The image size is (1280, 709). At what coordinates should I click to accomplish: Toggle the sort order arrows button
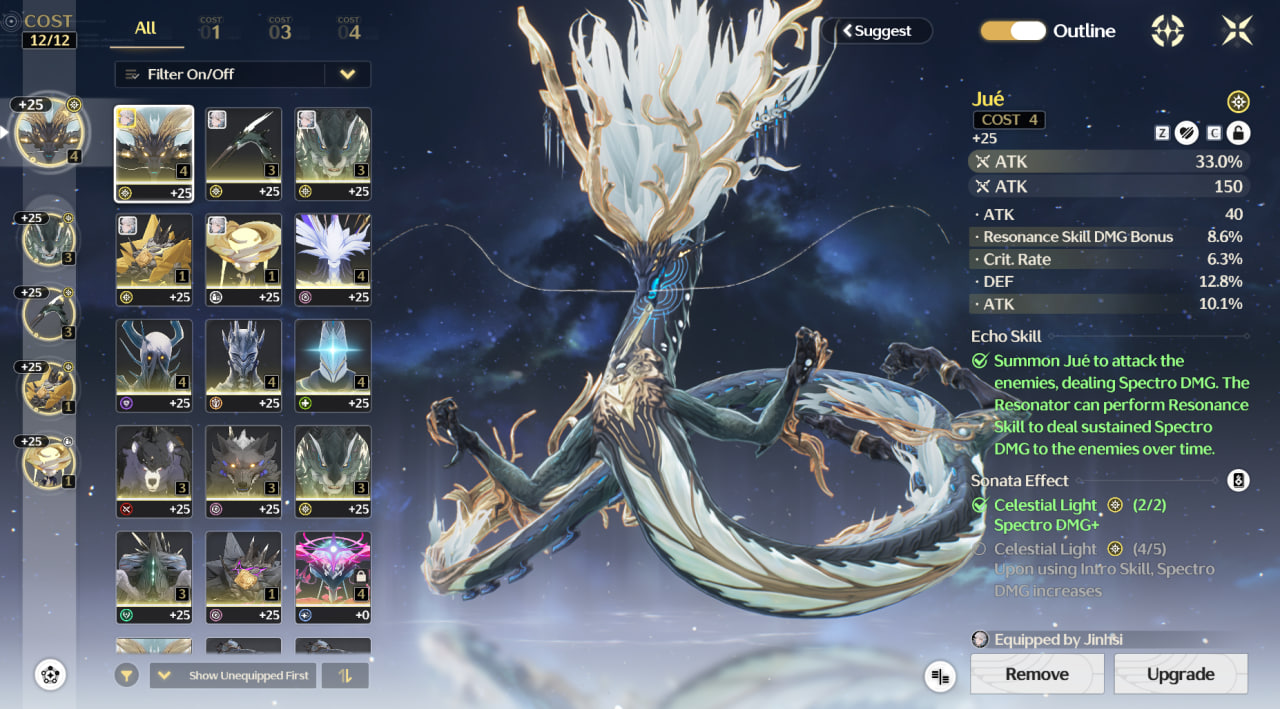(345, 676)
